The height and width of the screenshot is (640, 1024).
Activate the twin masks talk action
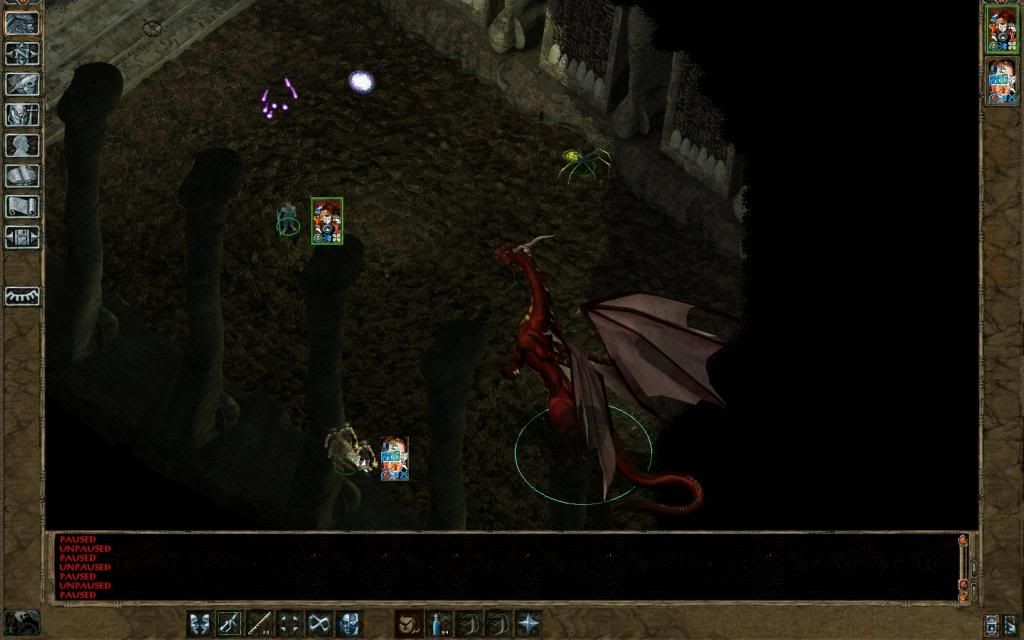200,623
